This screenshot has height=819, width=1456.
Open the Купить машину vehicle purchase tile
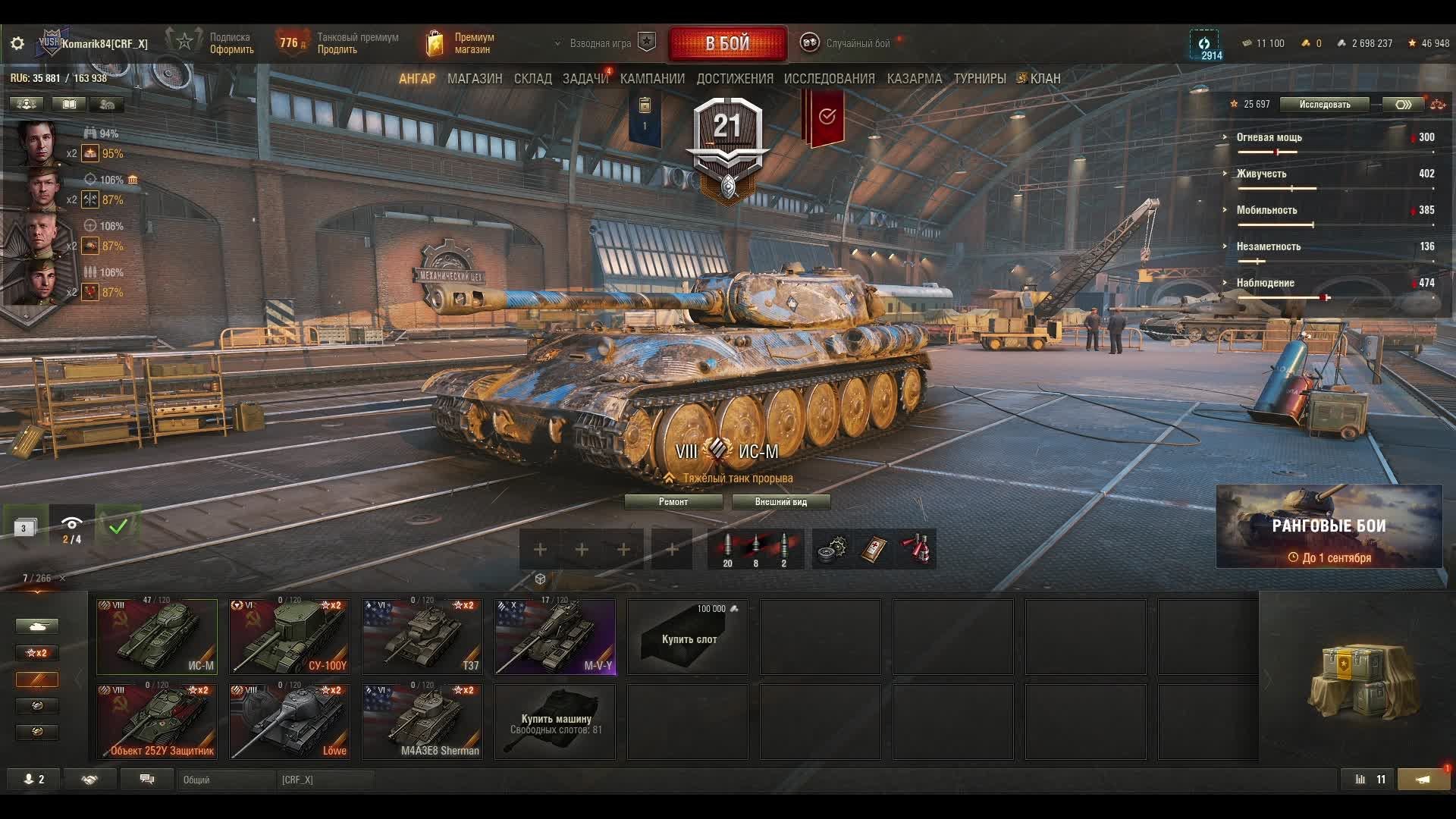point(555,722)
